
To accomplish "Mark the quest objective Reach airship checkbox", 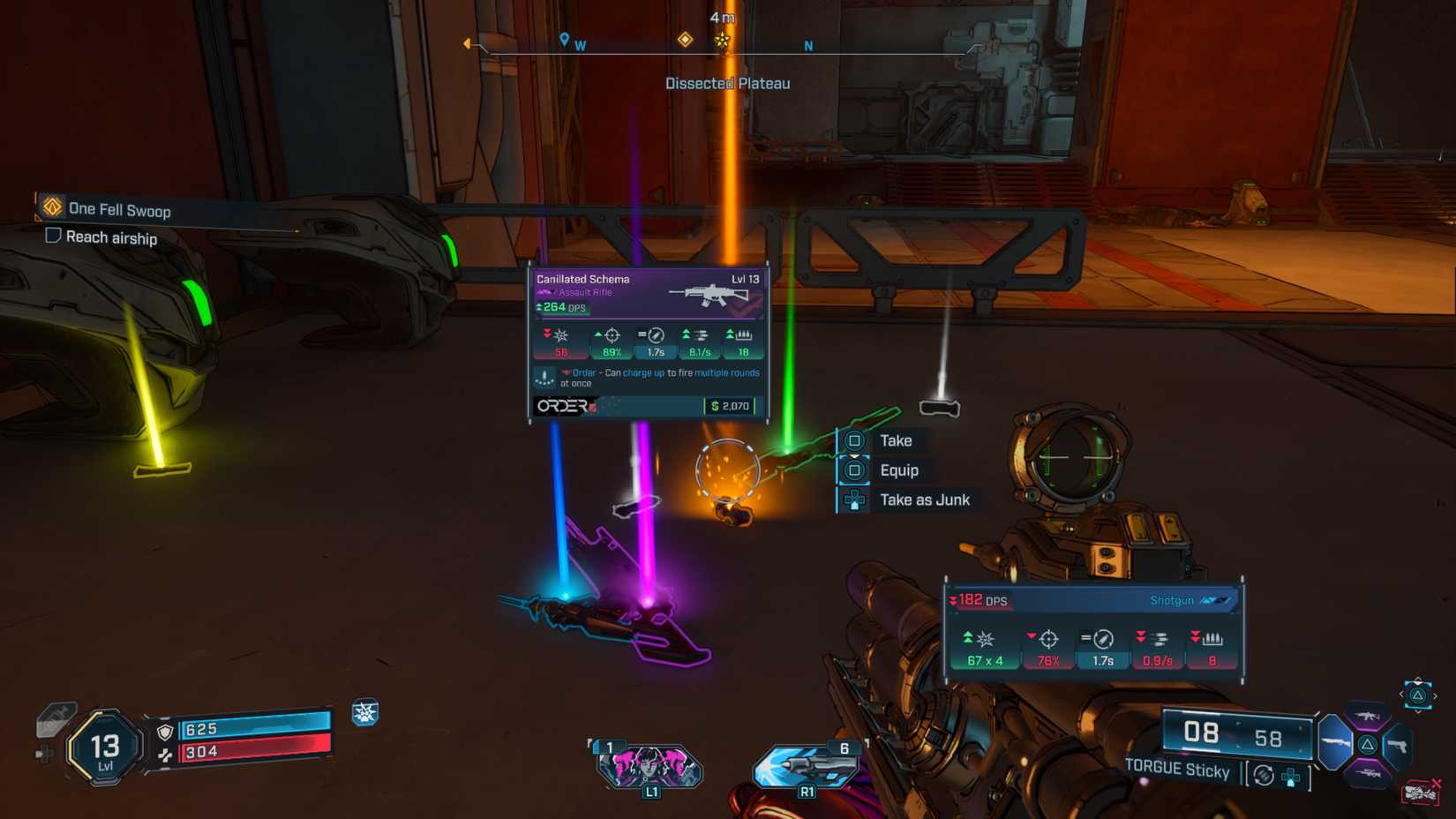I will (51, 237).
